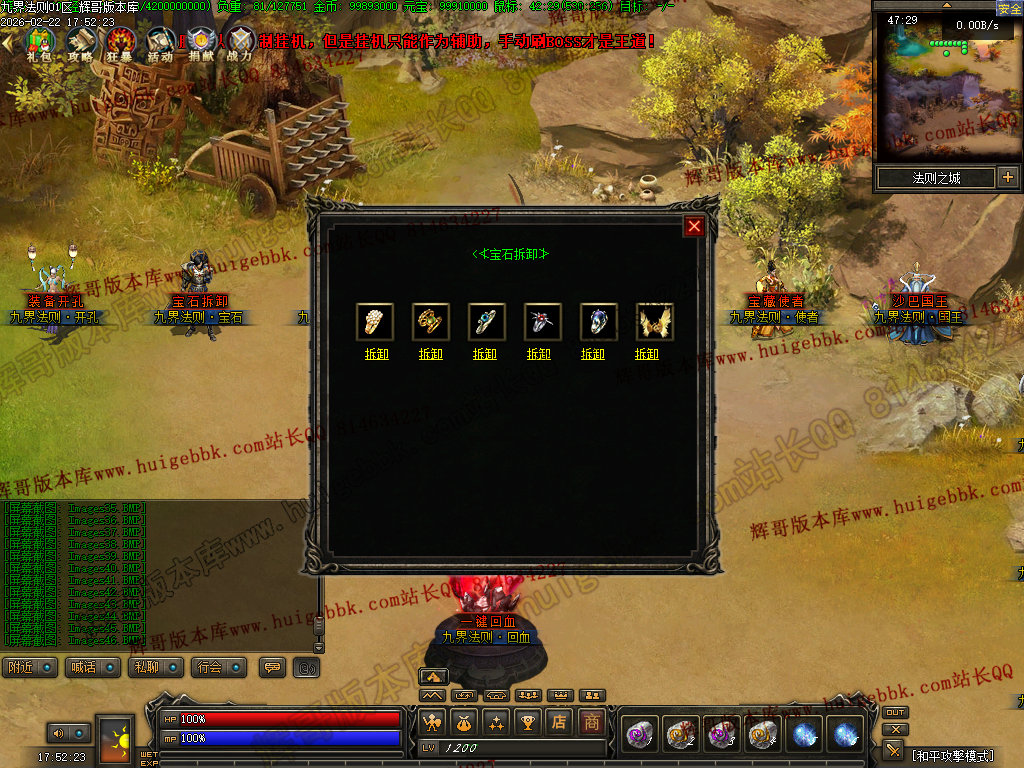This screenshot has width=1024, height=768.
Task: Switch chat to the 附近 nearby channel
Action: [29, 667]
